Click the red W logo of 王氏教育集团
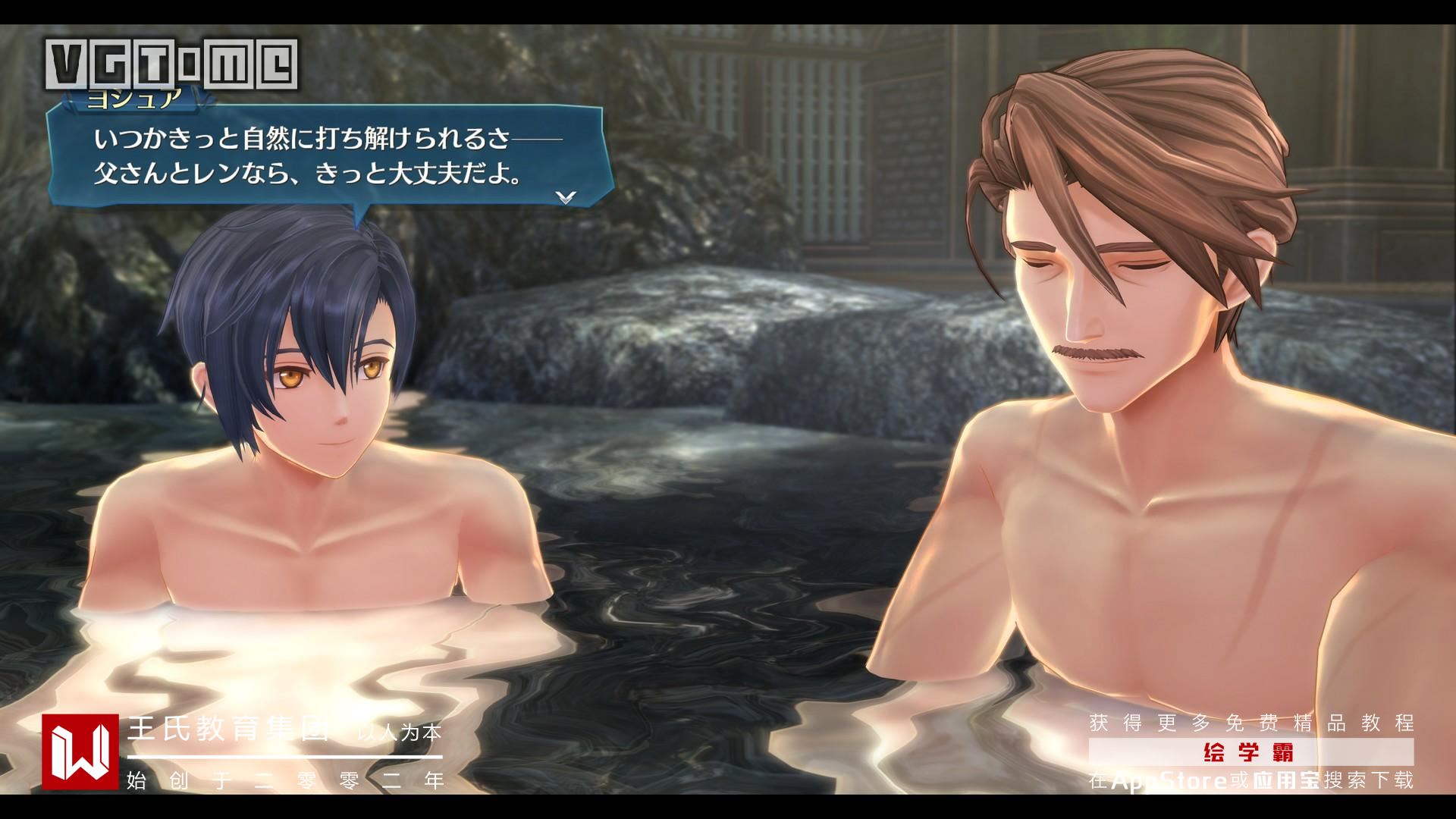 [x=80, y=752]
